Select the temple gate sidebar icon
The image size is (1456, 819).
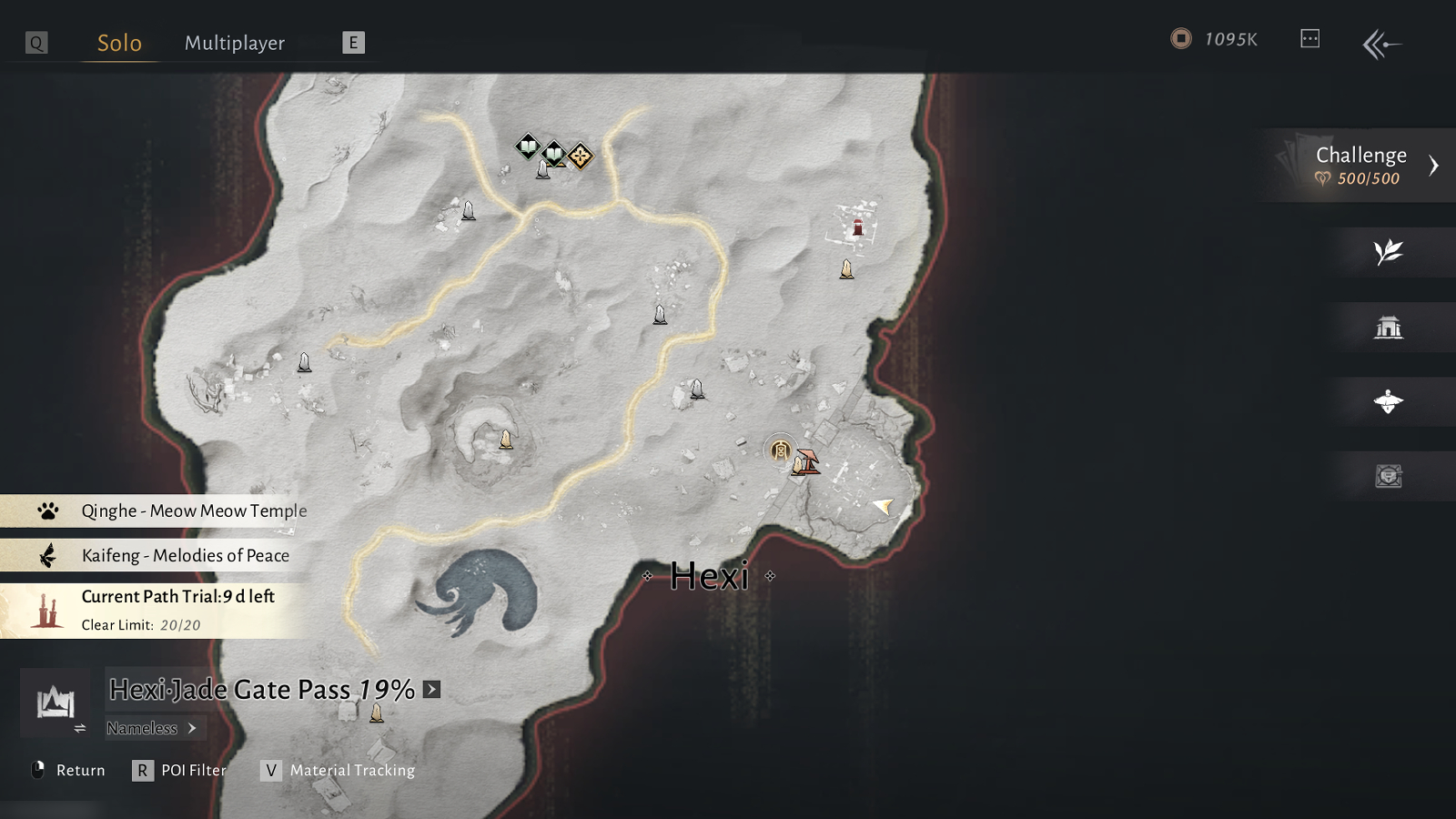click(x=1388, y=327)
